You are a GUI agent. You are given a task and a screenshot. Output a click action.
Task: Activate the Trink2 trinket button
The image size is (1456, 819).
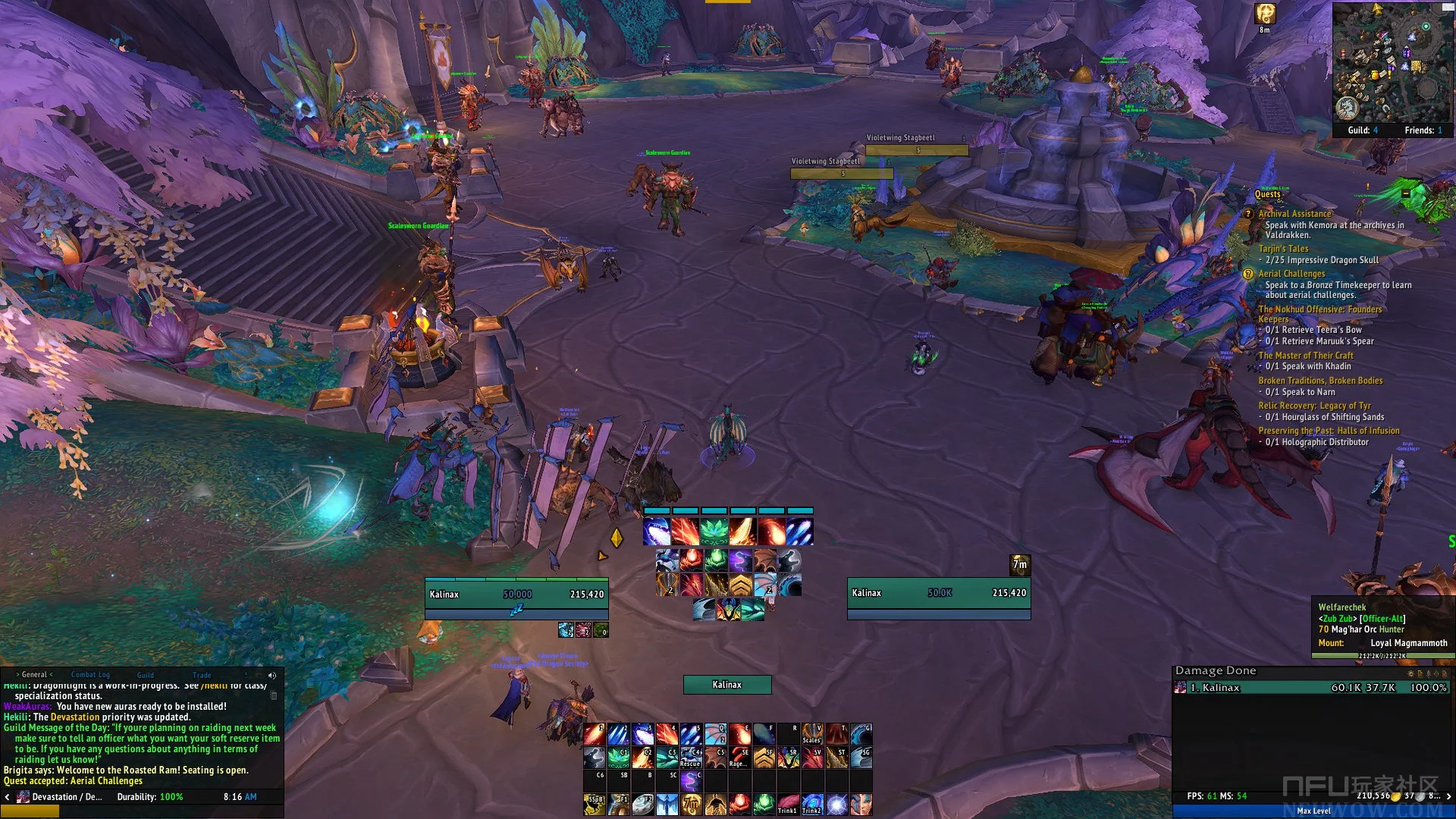coord(811,804)
